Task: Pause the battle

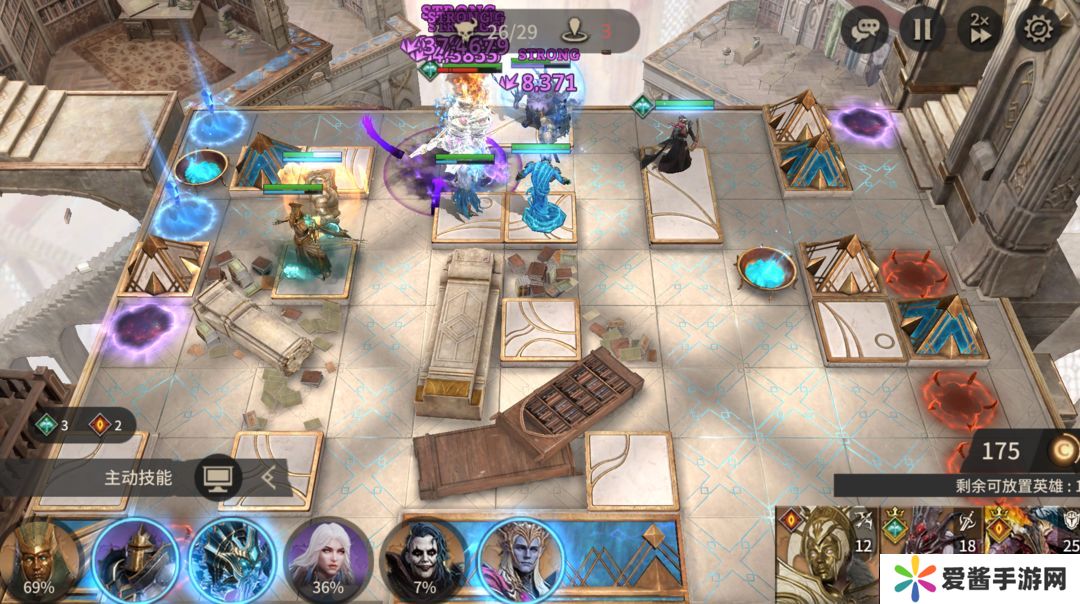Action: click(922, 29)
